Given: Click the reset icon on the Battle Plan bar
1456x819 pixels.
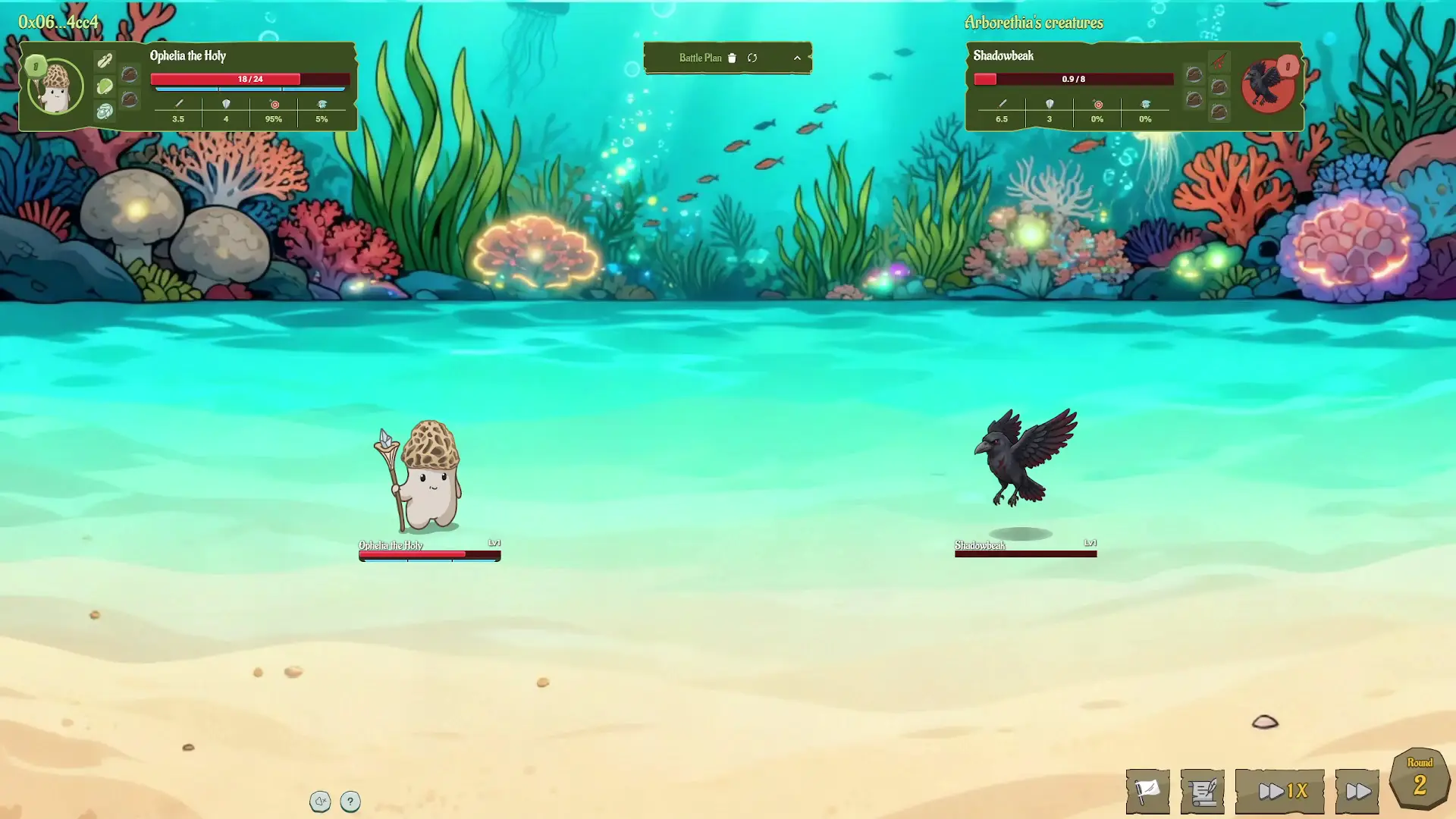Looking at the screenshot, I should coord(753,58).
